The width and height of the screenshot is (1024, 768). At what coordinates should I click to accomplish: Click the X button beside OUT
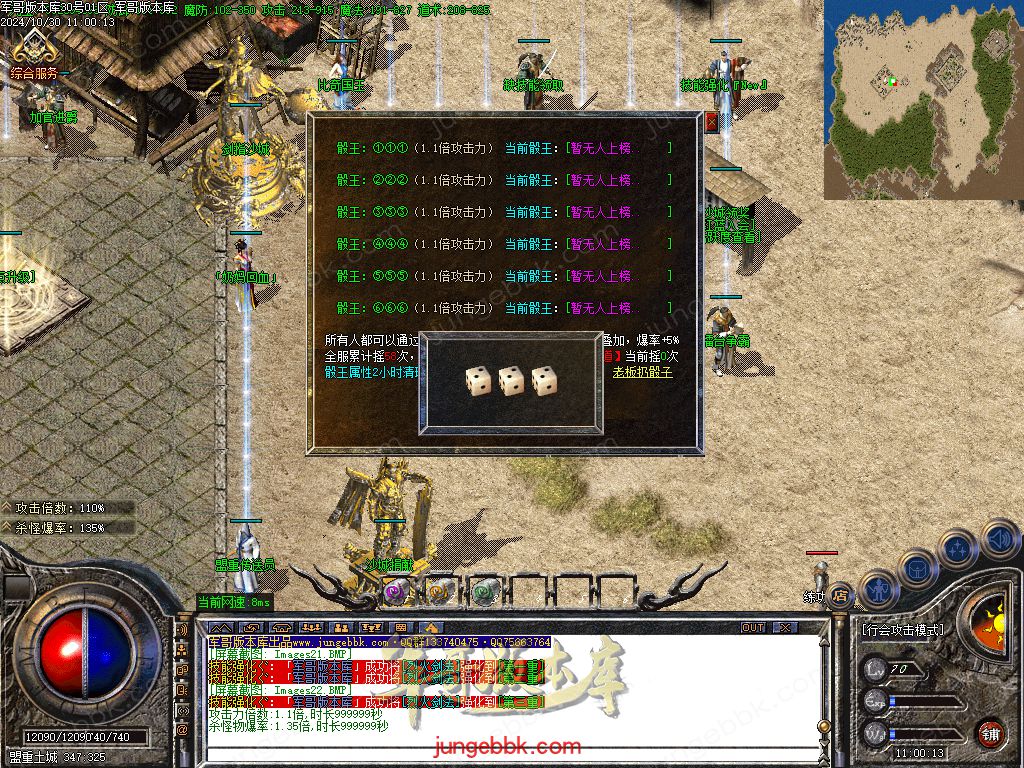[785, 627]
